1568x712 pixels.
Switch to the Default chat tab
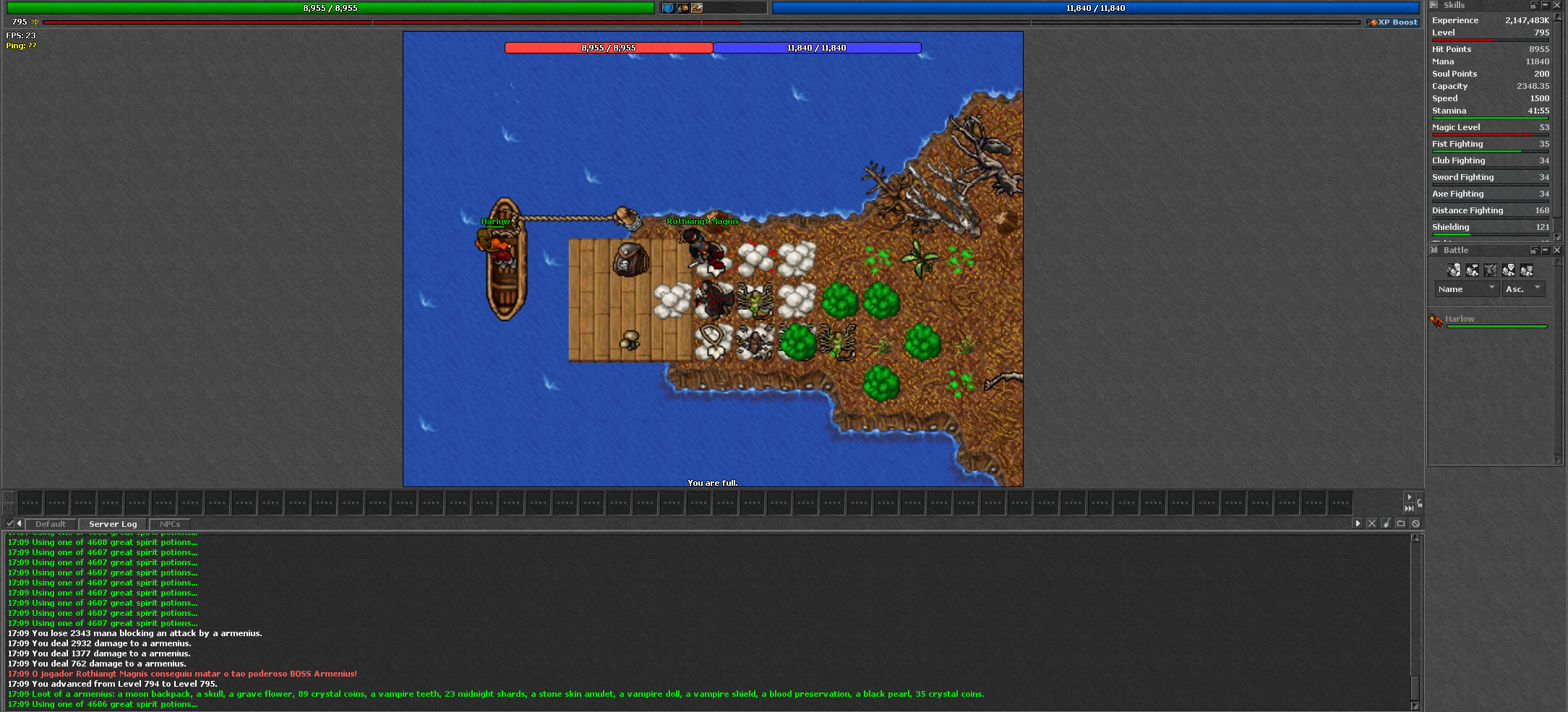coord(50,524)
